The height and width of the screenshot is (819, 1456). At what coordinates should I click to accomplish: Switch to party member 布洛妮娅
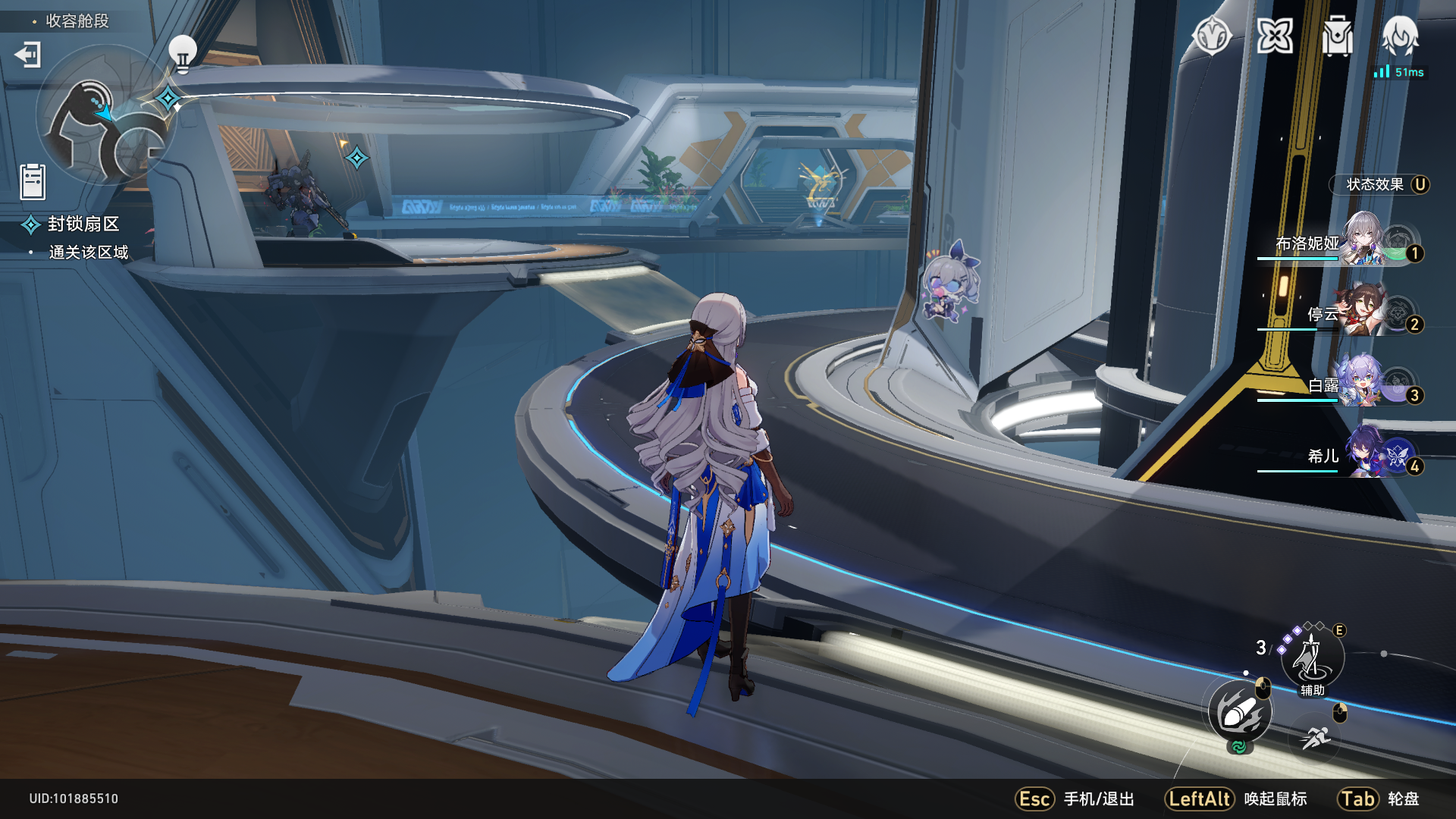pyautogui.click(x=1341, y=243)
